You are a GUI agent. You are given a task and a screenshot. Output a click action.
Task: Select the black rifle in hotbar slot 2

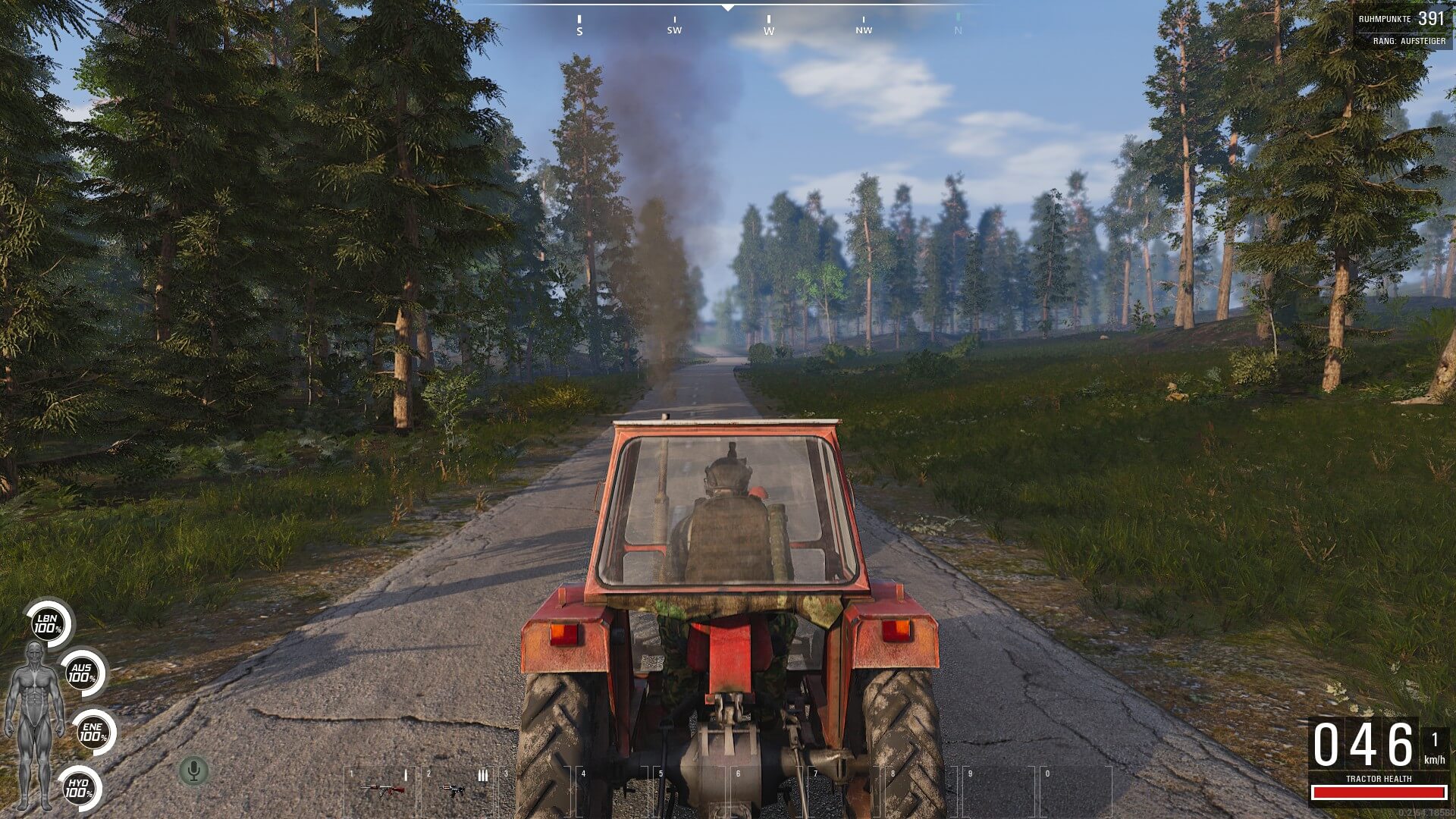[x=453, y=790]
